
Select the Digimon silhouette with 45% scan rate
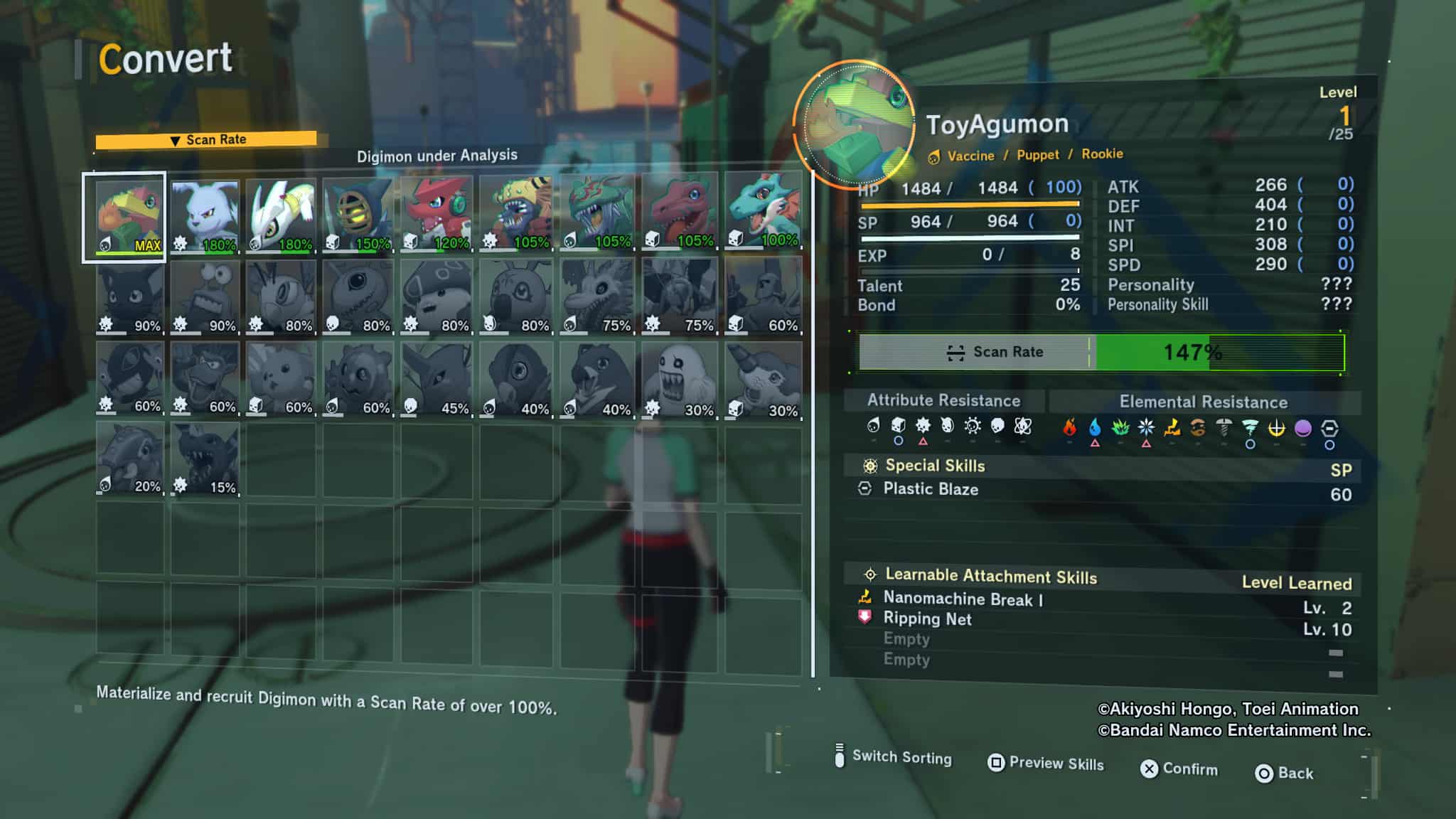(x=436, y=379)
